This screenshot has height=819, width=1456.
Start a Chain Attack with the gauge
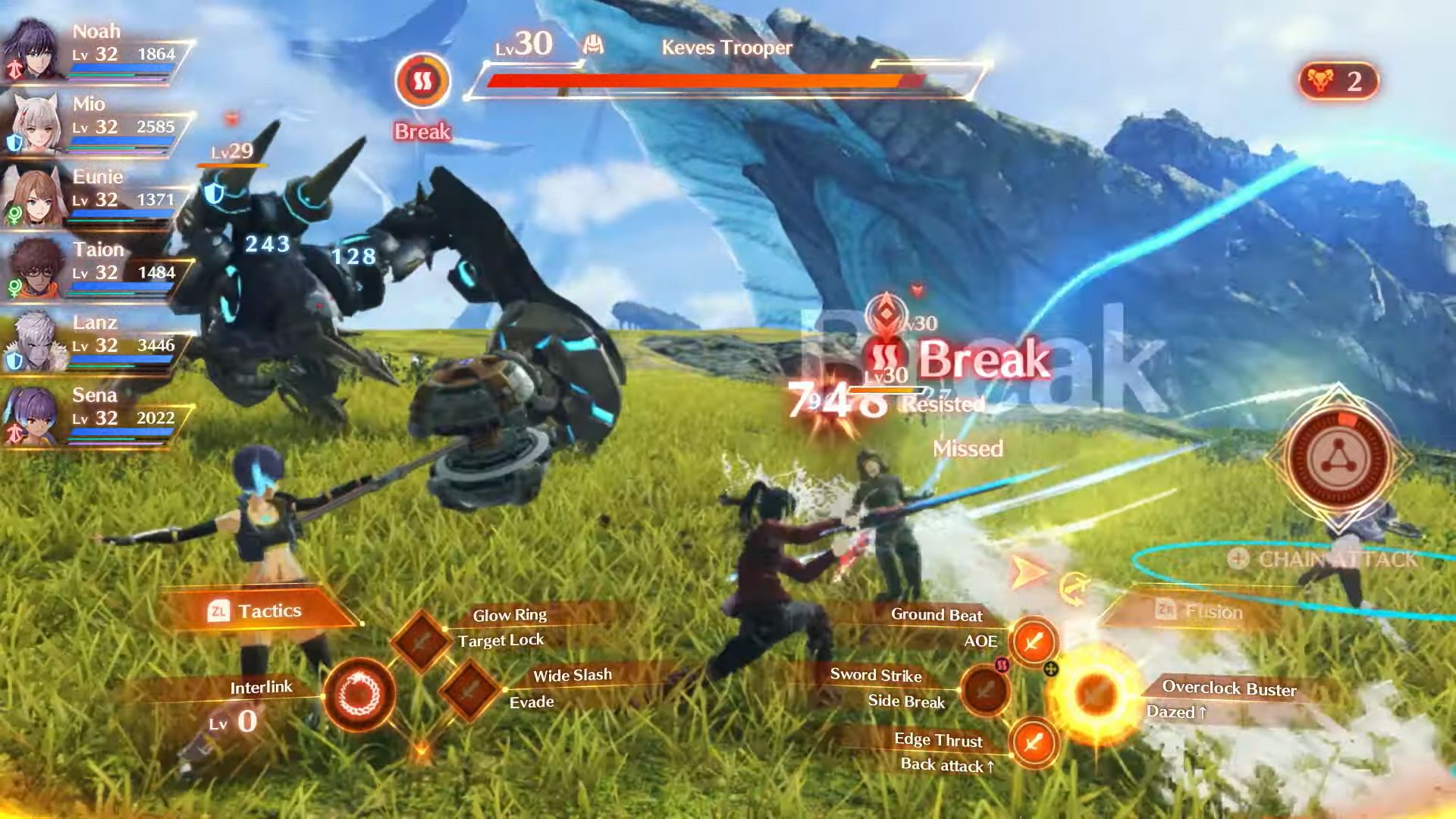coord(1339,460)
